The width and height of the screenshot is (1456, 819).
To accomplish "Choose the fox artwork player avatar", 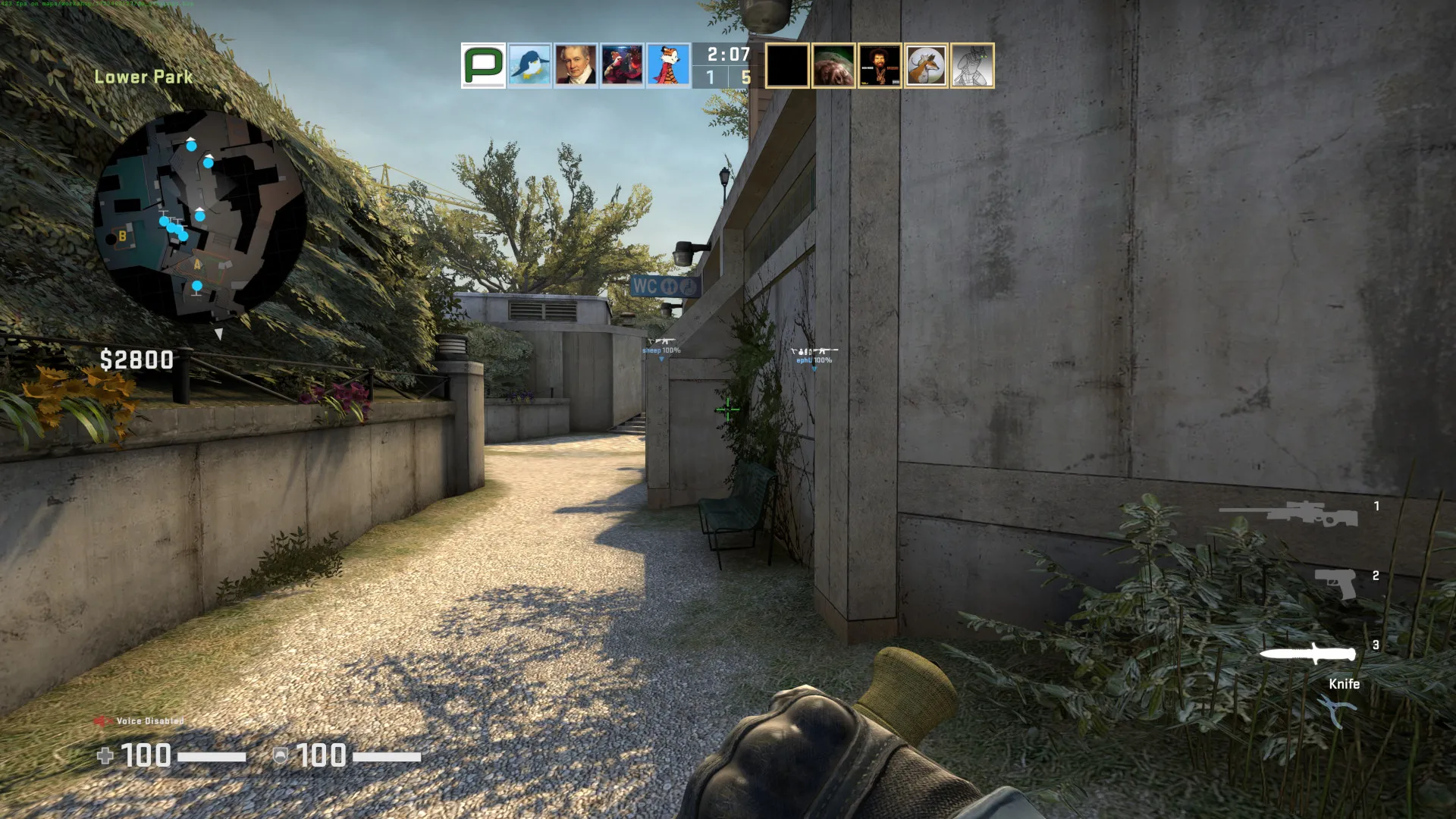I will 926,66.
